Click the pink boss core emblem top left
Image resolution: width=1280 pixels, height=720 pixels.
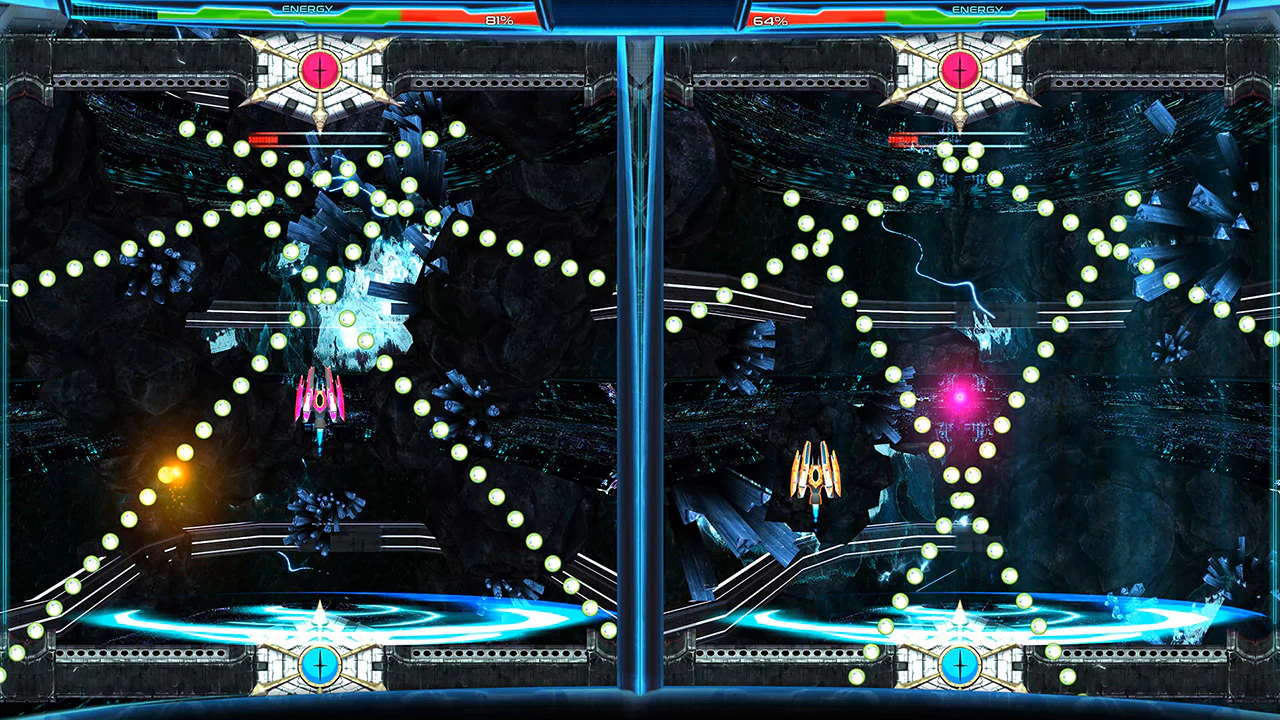[x=318, y=70]
